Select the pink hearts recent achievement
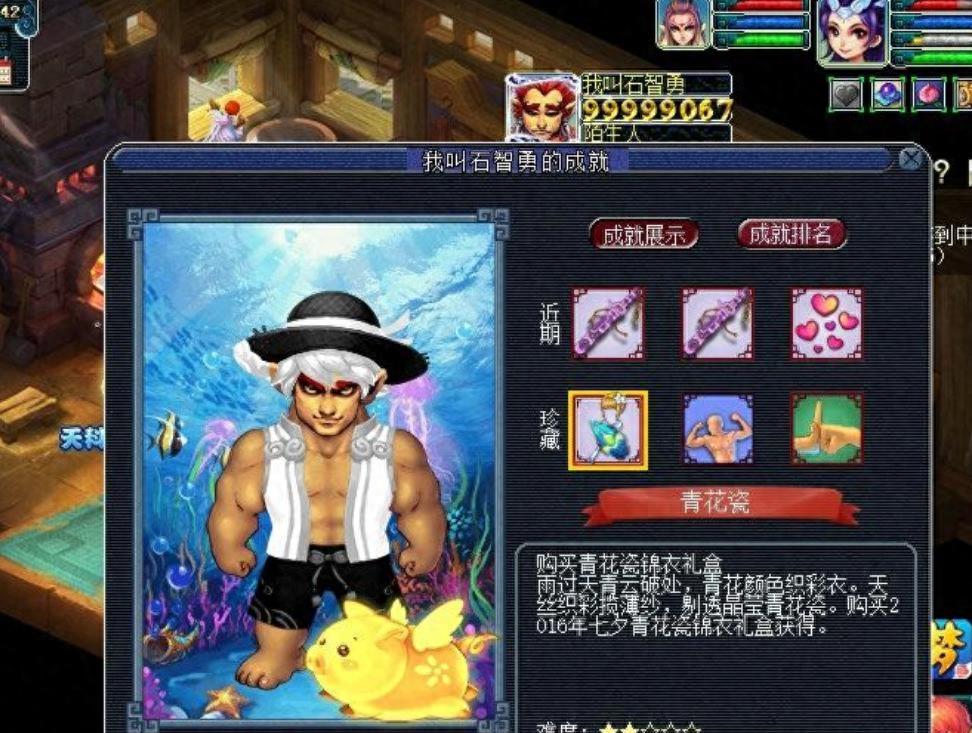 [x=827, y=324]
